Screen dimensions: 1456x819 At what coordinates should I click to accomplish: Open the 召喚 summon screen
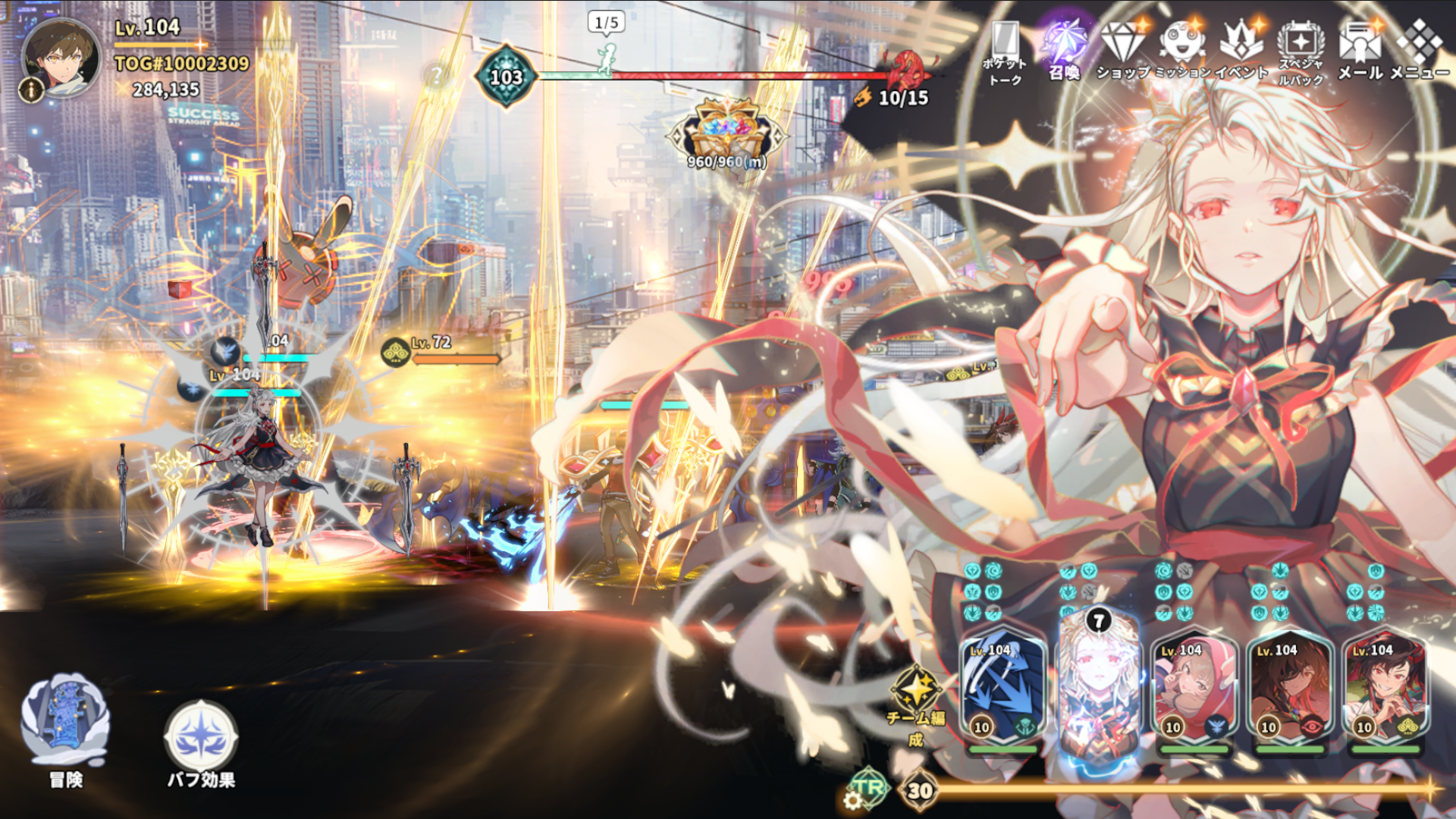pos(1064,49)
